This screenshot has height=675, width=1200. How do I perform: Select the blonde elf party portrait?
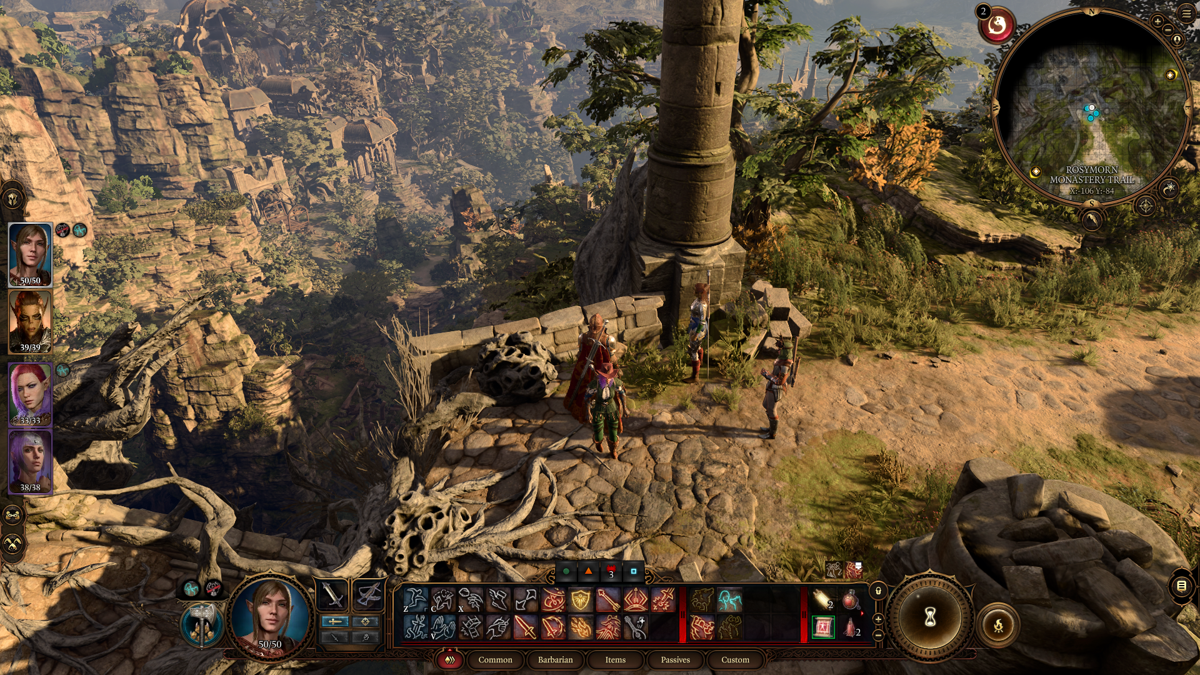(x=30, y=255)
